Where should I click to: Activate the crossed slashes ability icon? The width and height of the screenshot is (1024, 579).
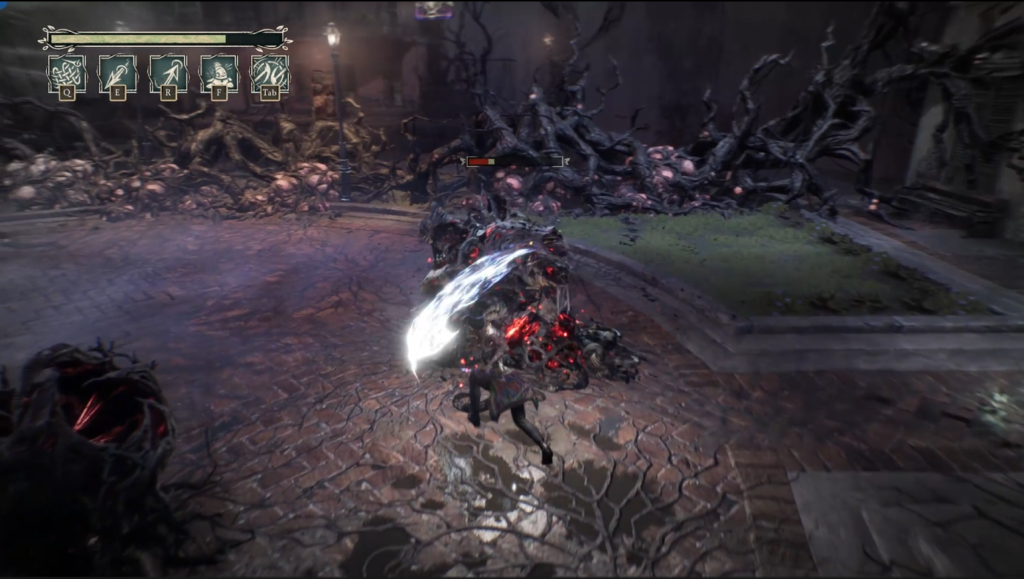270,73
